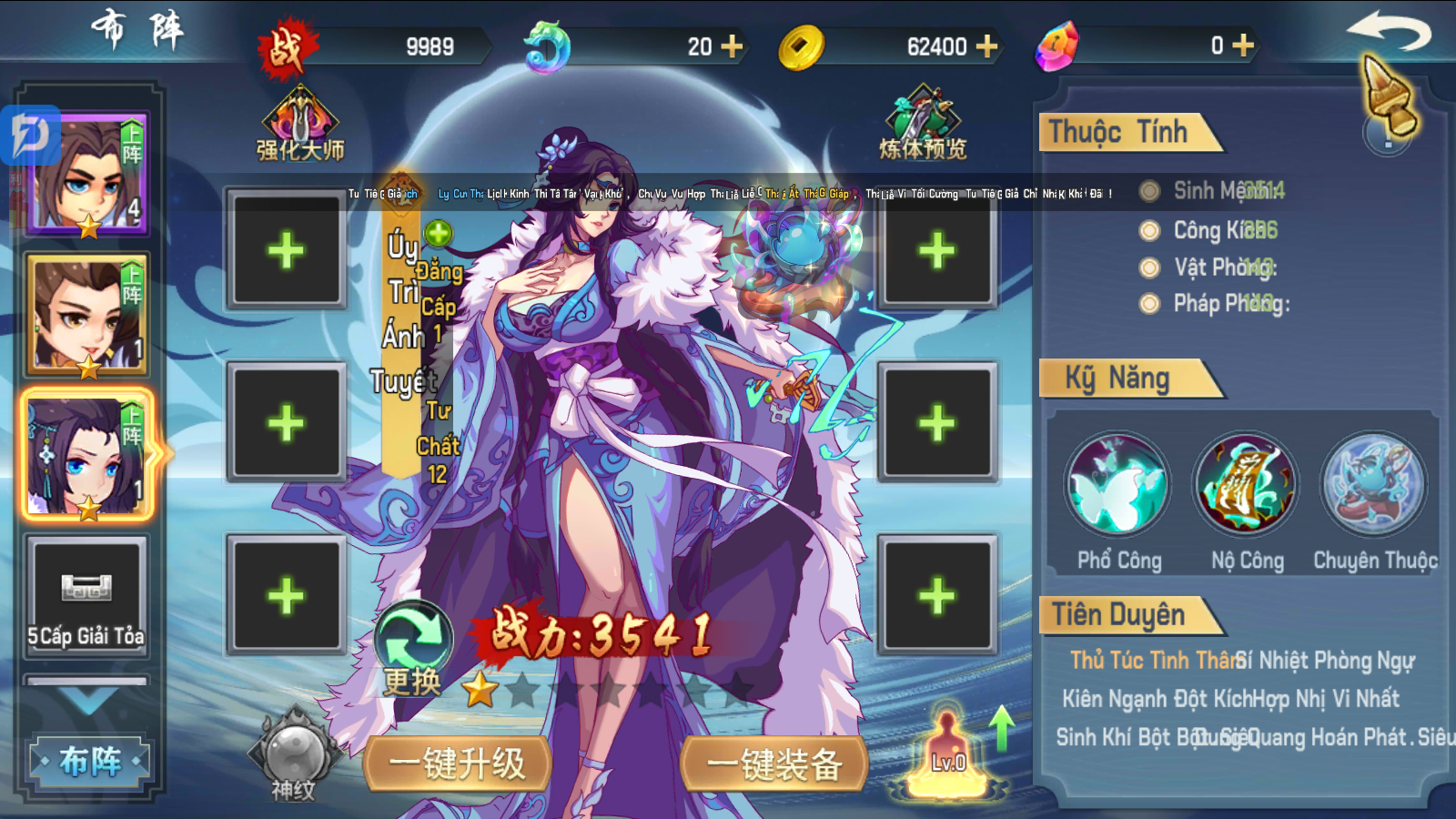This screenshot has height=819, width=1456.
Task: Click the back arrow button
Action: [x=1388, y=34]
